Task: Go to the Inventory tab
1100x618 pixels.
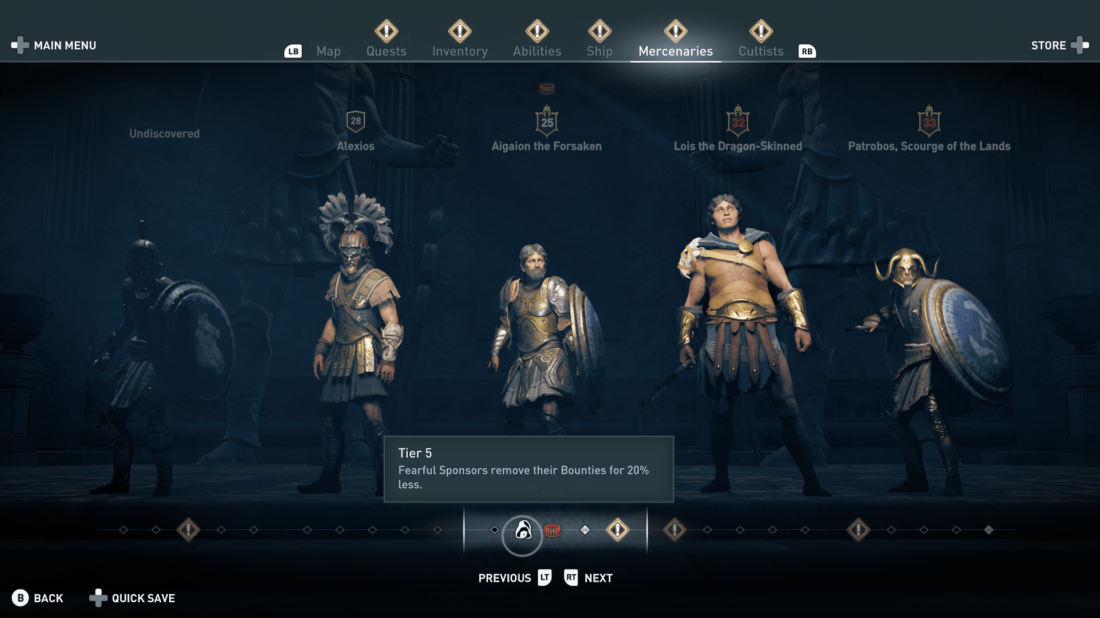Action: point(460,51)
